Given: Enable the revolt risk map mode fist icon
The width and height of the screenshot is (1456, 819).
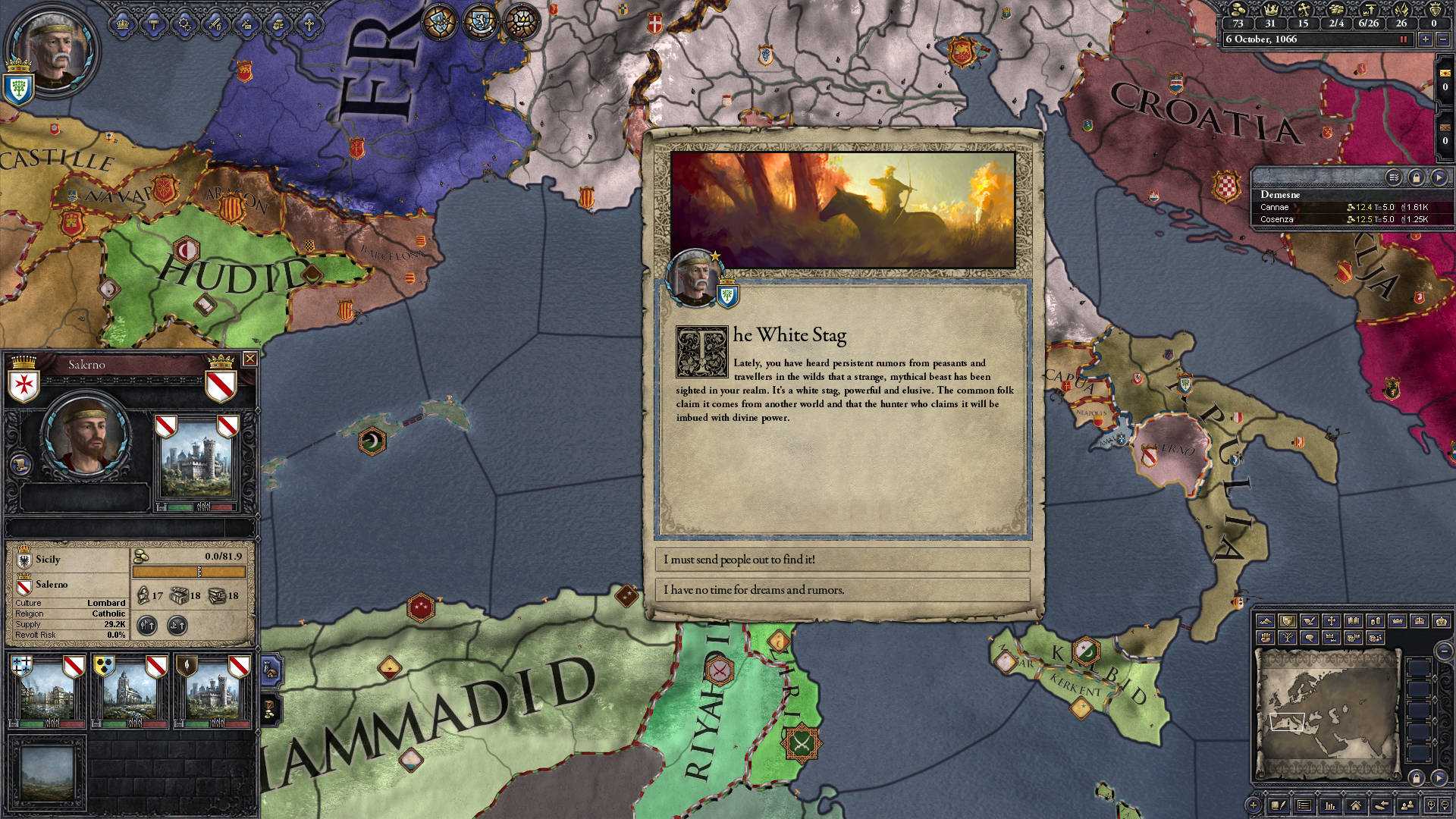Looking at the screenshot, I should (1265, 637).
